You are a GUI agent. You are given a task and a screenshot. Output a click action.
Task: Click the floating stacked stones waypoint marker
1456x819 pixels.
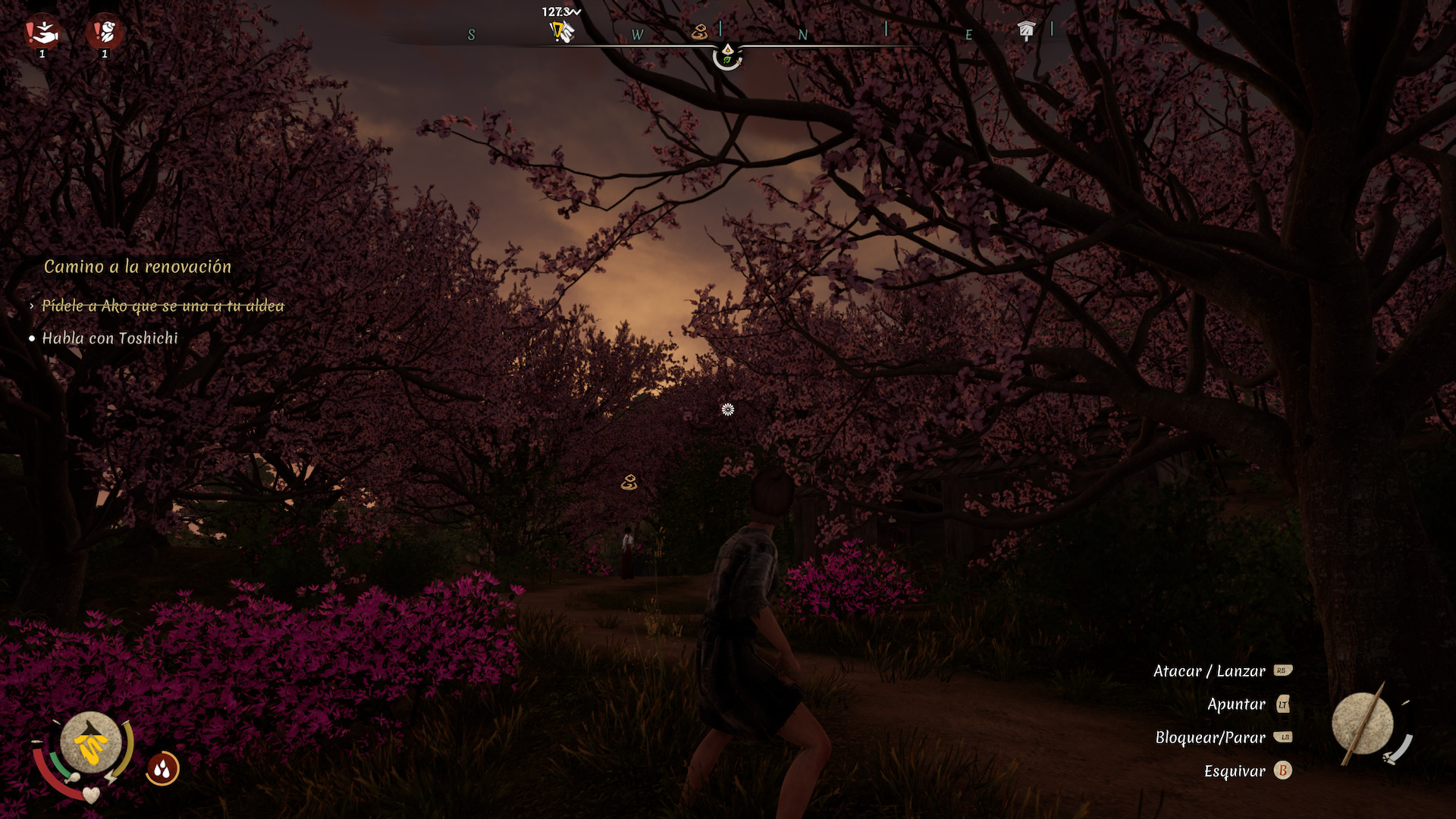(629, 482)
